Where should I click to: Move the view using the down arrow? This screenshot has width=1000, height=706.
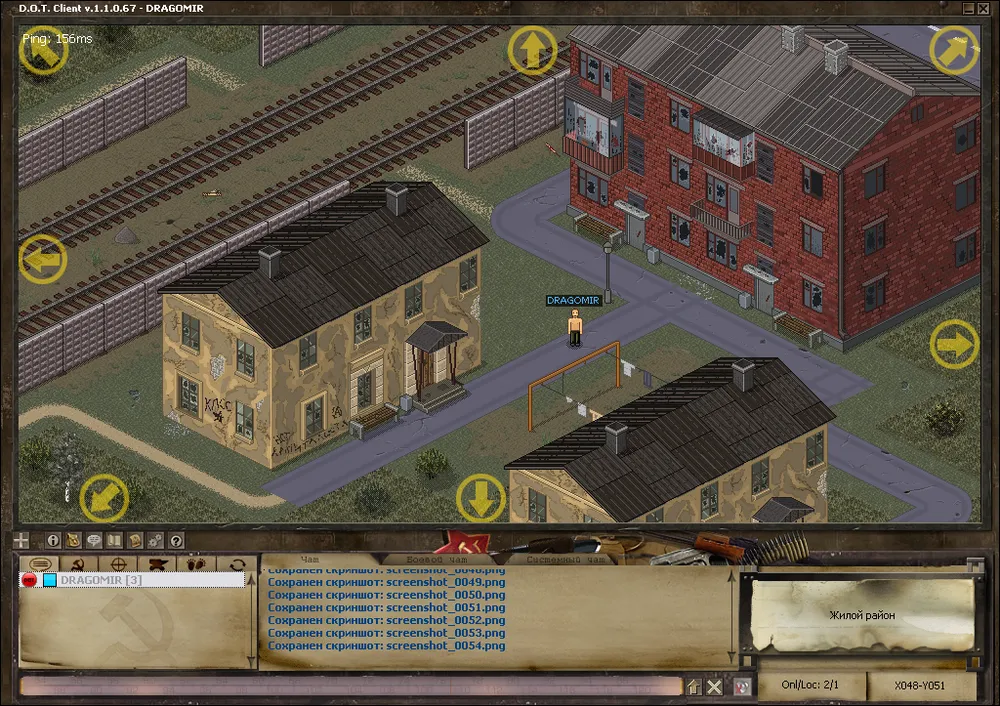tap(481, 497)
